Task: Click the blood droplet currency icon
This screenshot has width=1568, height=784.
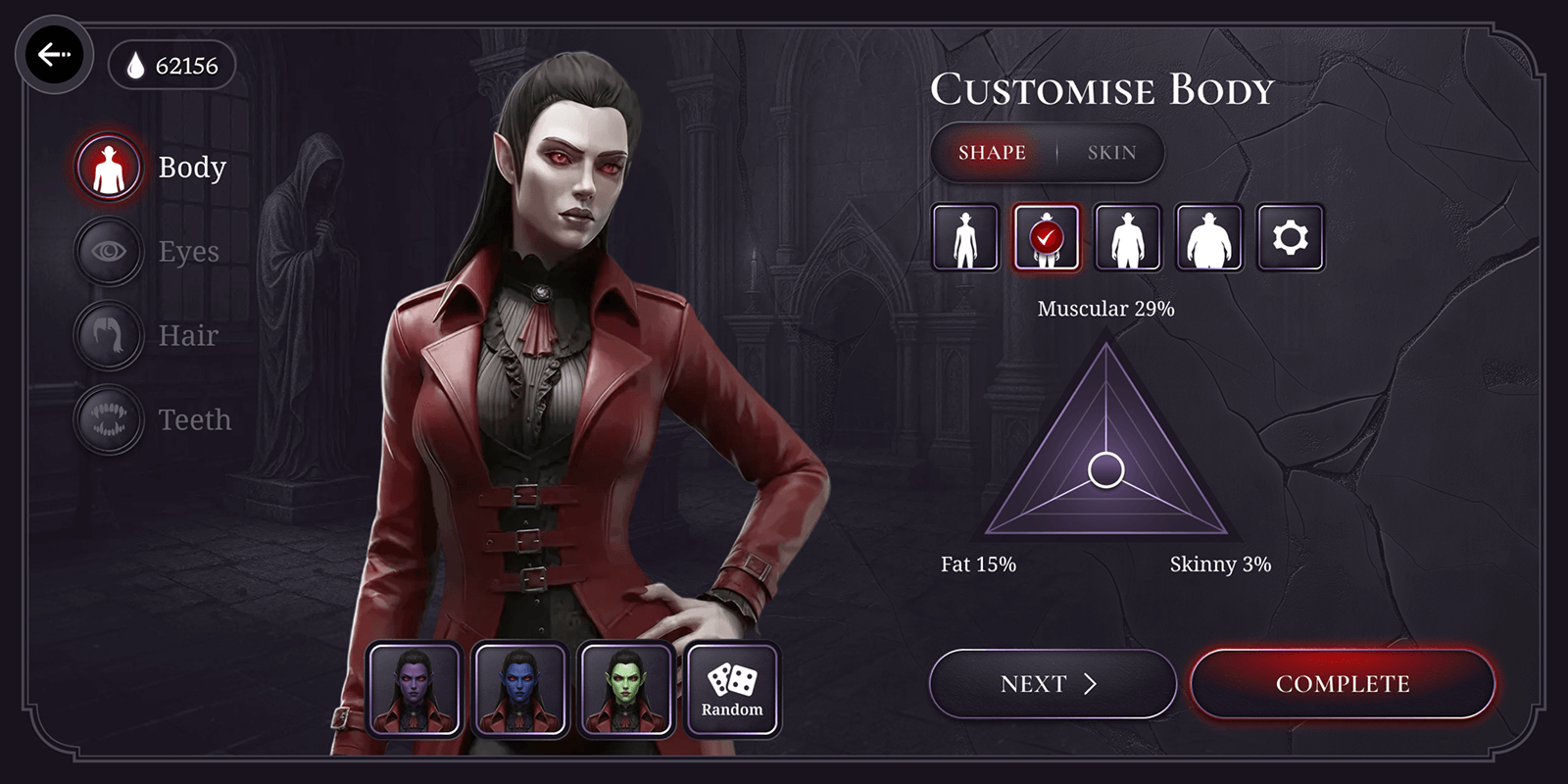Action: 134,66
